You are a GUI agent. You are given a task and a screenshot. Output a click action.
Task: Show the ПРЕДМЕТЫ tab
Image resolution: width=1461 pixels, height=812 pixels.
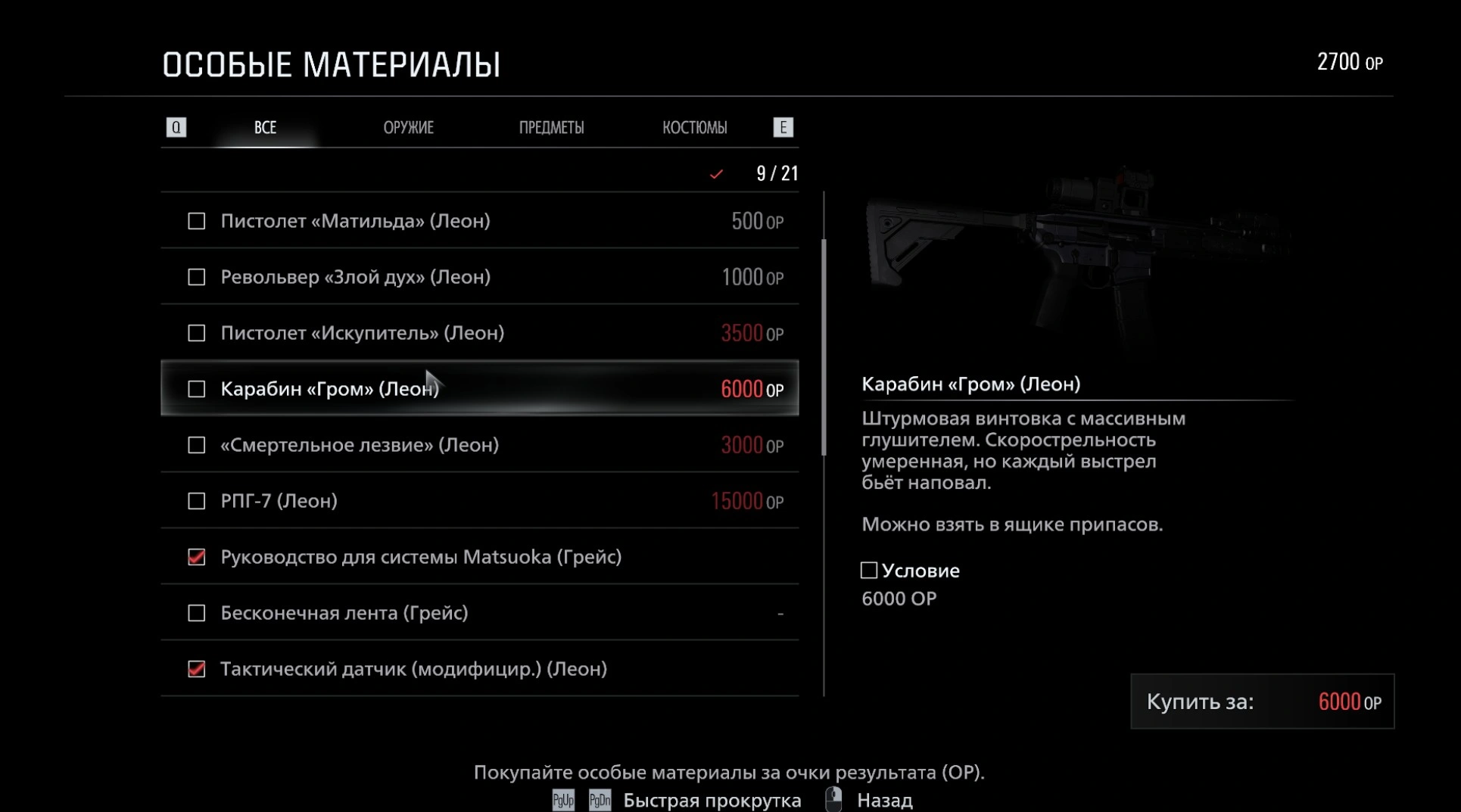point(551,127)
